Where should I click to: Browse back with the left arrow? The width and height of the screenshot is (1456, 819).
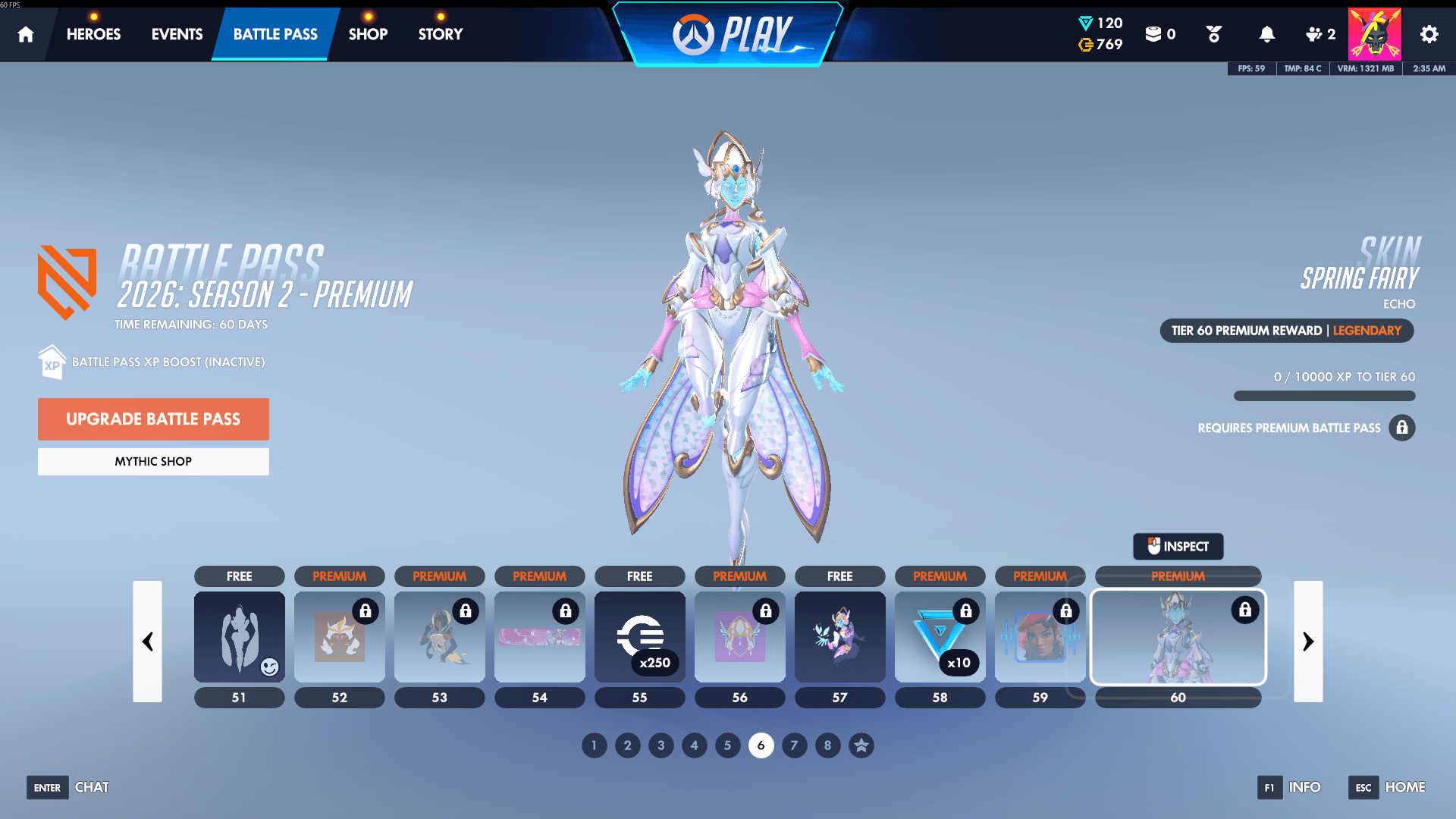click(x=148, y=642)
